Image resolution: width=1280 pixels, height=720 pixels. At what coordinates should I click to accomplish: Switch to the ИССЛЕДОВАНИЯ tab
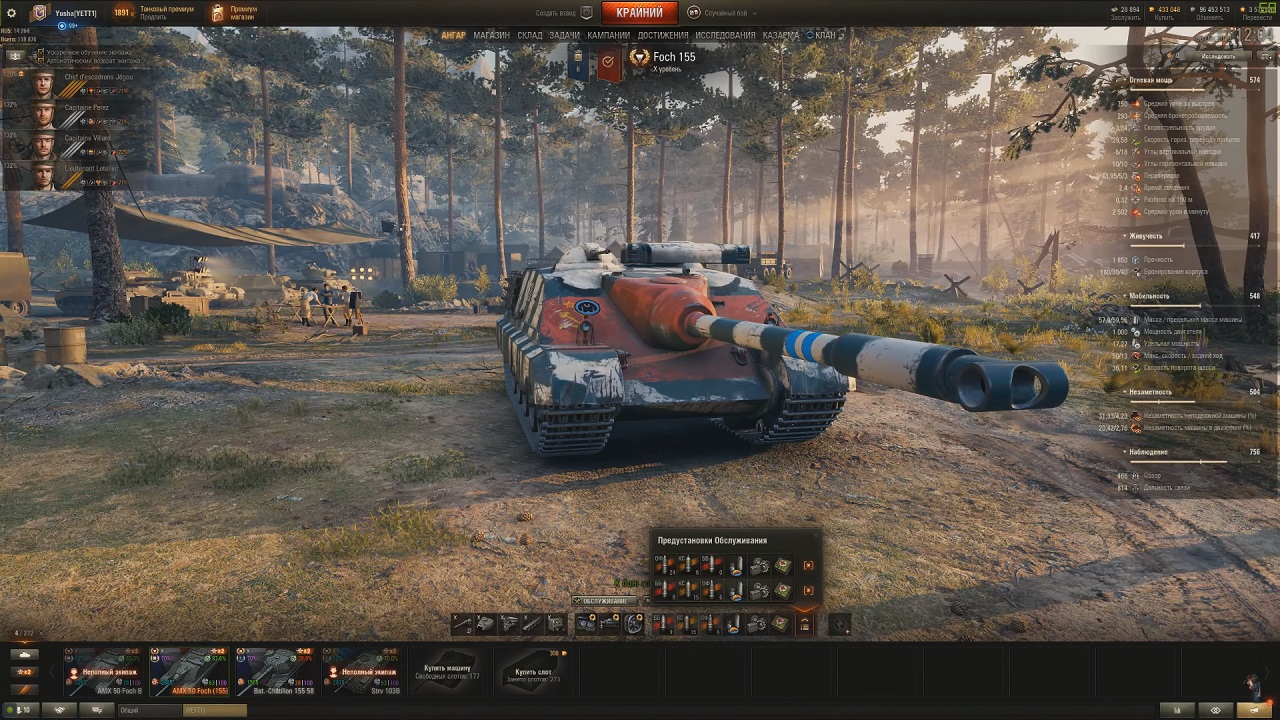(x=726, y=35)
